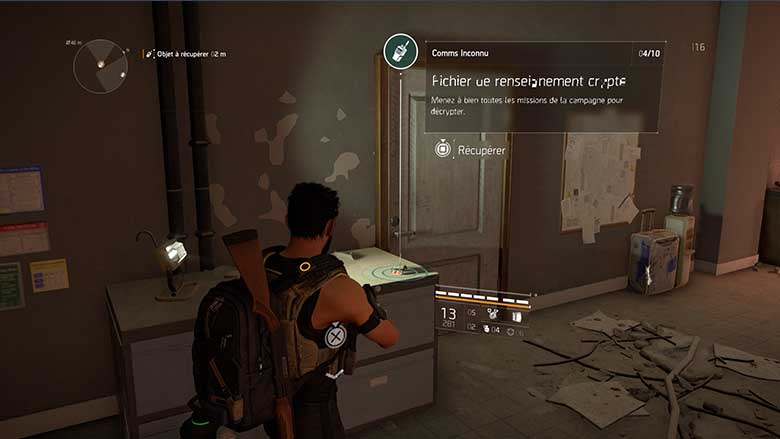Use the white armor kit icon
This screenshot has height=439, width=780.
pyautogui.click(x=517, y=314)
